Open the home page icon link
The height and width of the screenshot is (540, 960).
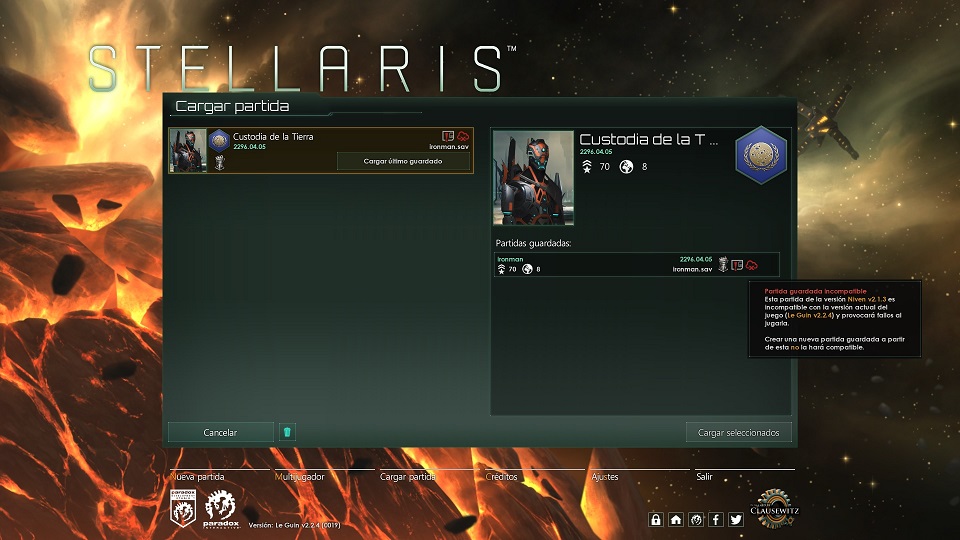[x=676, y=519]
